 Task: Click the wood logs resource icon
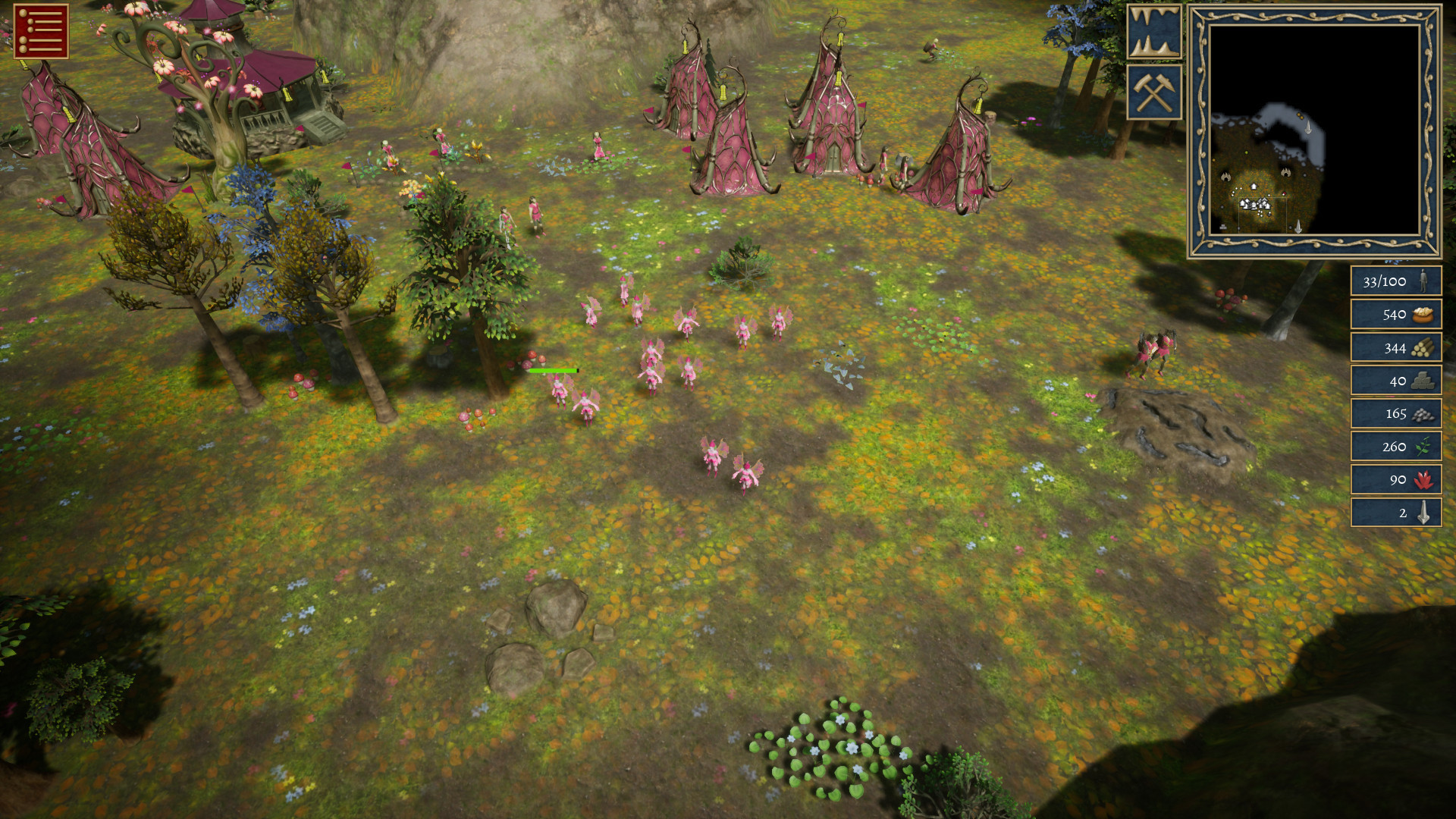1423,347
